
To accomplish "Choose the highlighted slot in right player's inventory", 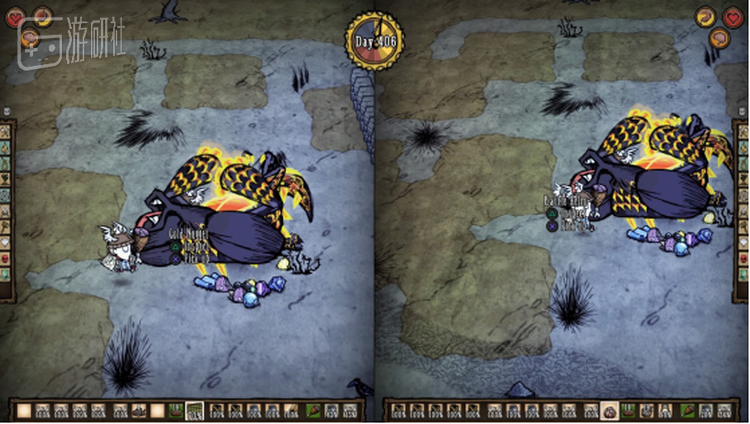I will [609, 411].
